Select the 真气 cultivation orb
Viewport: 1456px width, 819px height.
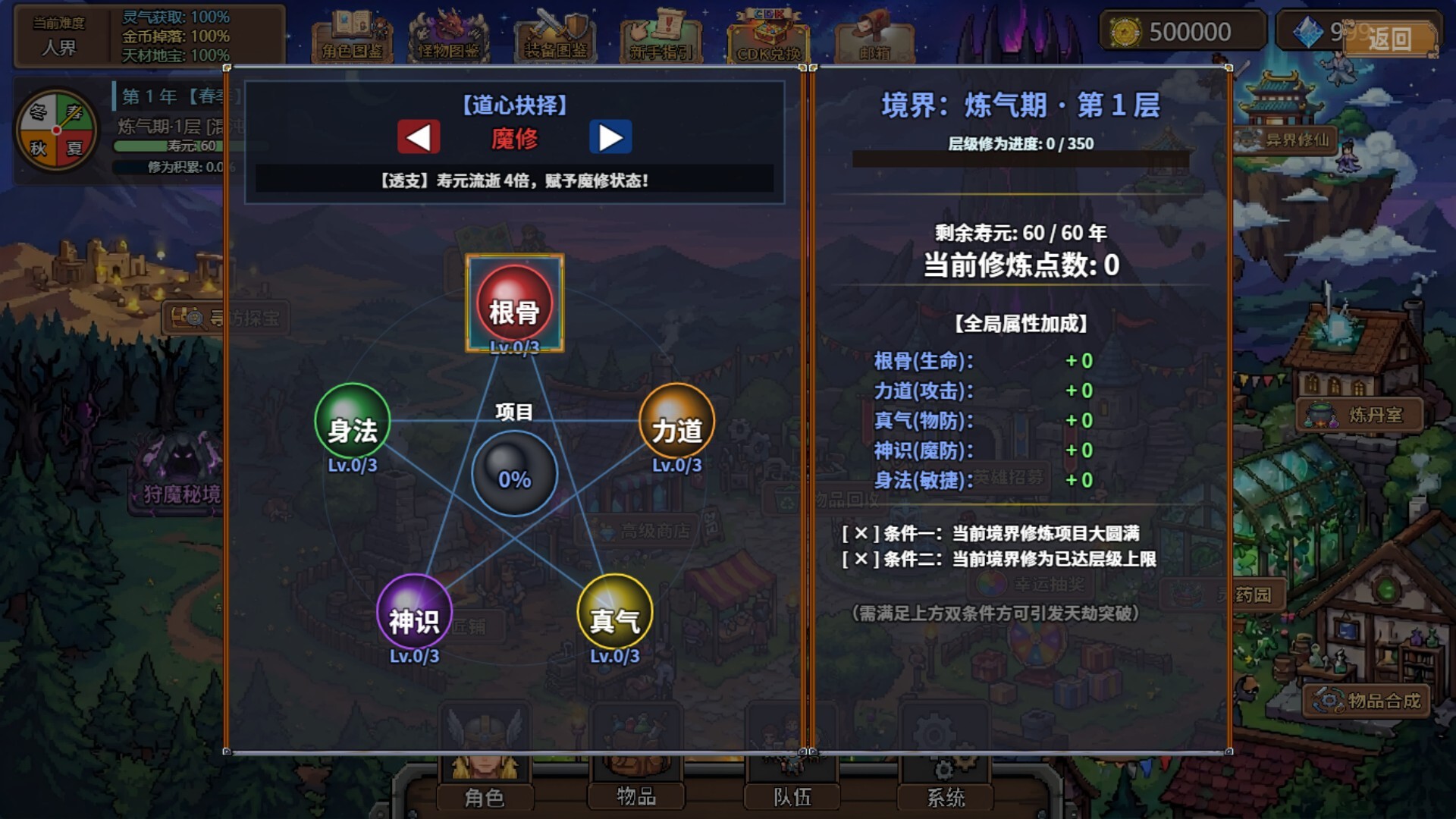pos(614,620)
